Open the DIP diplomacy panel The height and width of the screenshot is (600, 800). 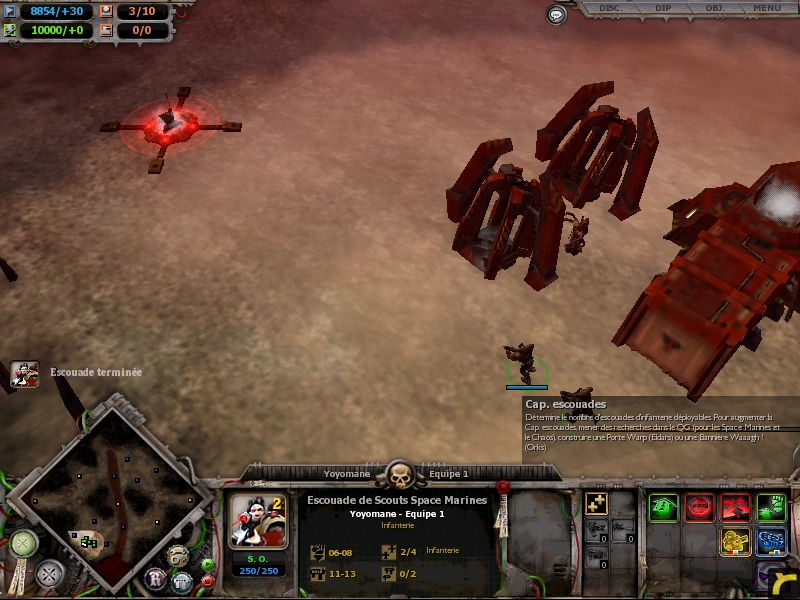pos(663,8)
